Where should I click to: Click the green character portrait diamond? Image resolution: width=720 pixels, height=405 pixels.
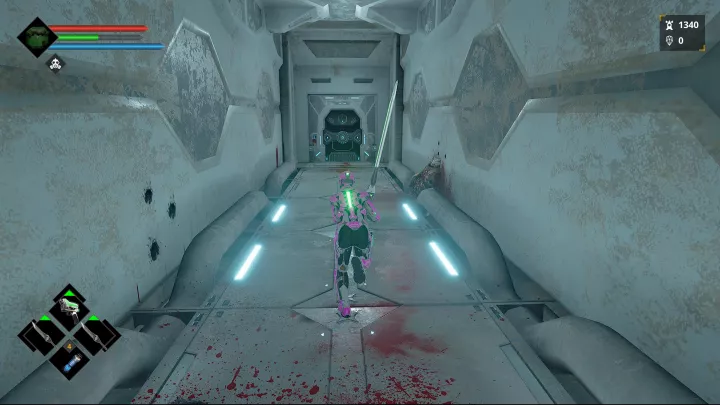(36, 38)
